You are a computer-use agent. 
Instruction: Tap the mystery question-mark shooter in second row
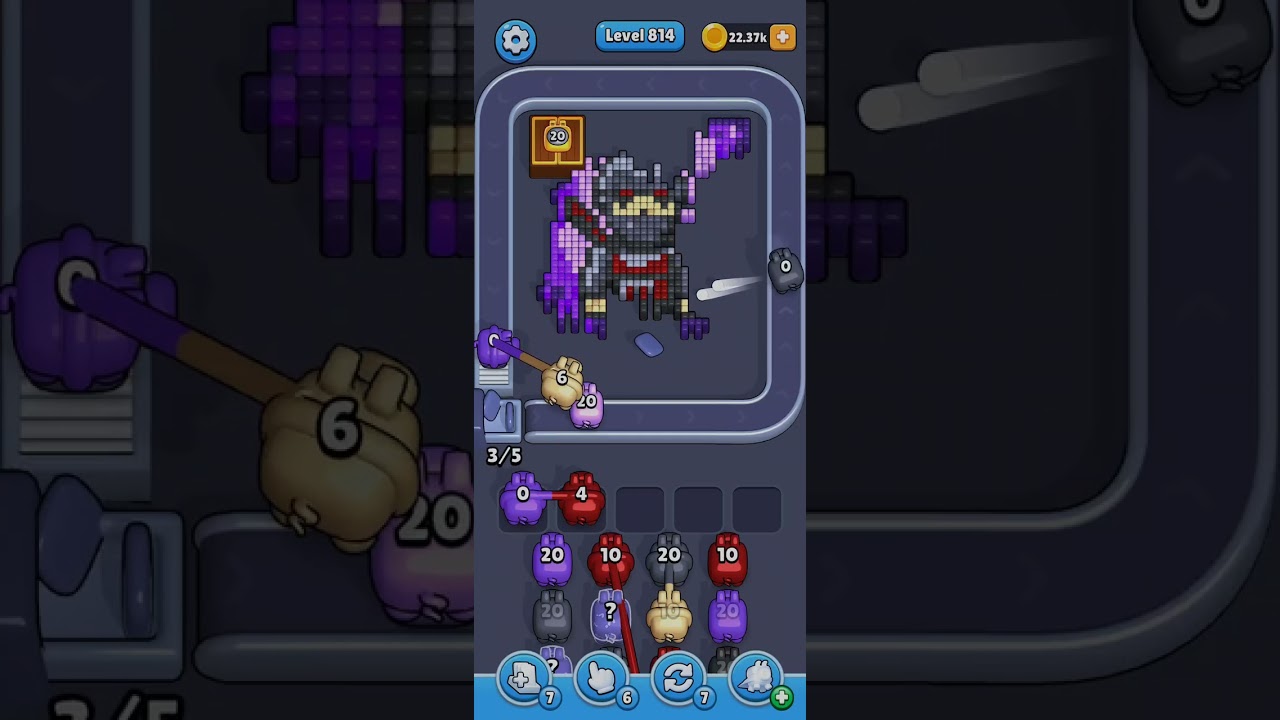[610, 616]
